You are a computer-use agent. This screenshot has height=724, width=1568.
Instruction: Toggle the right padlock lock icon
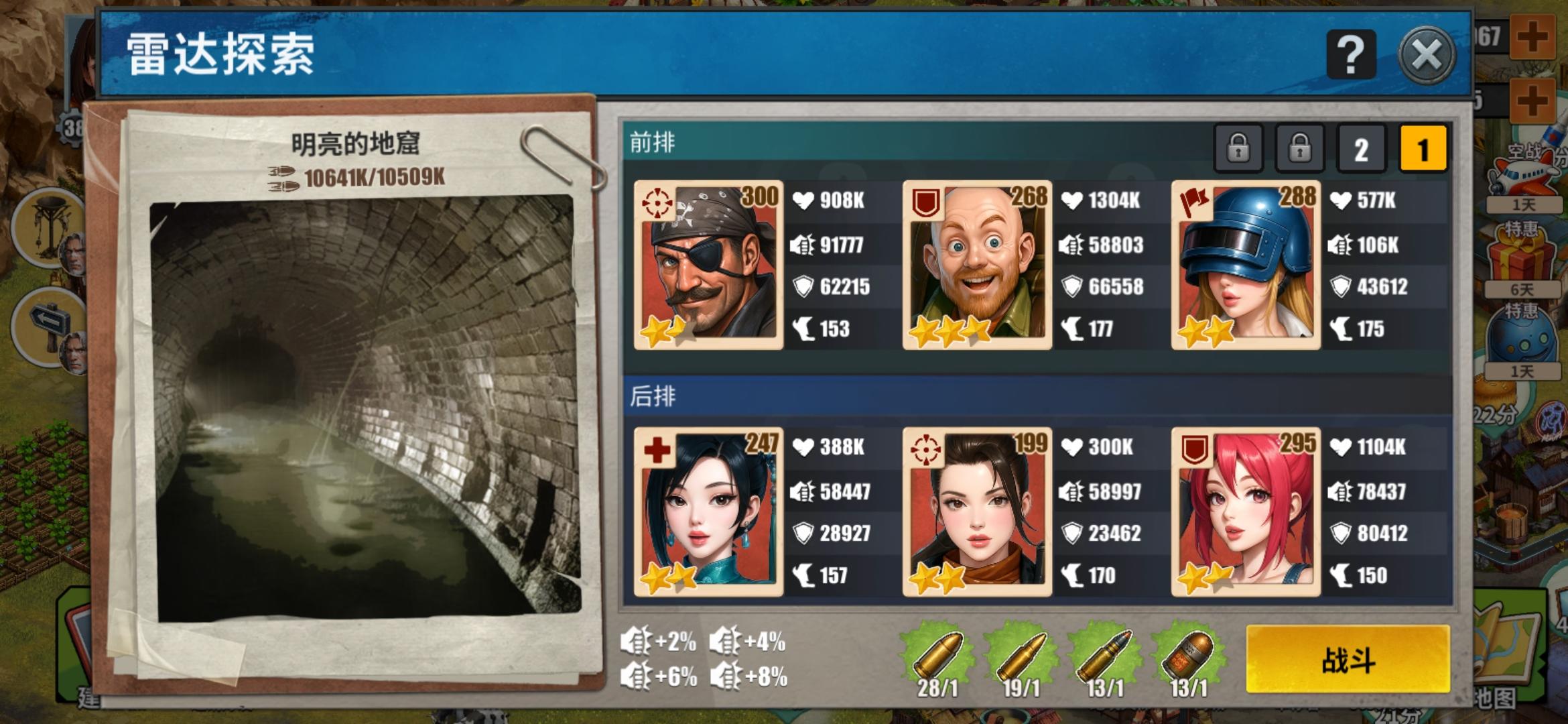pos(1301,147)
